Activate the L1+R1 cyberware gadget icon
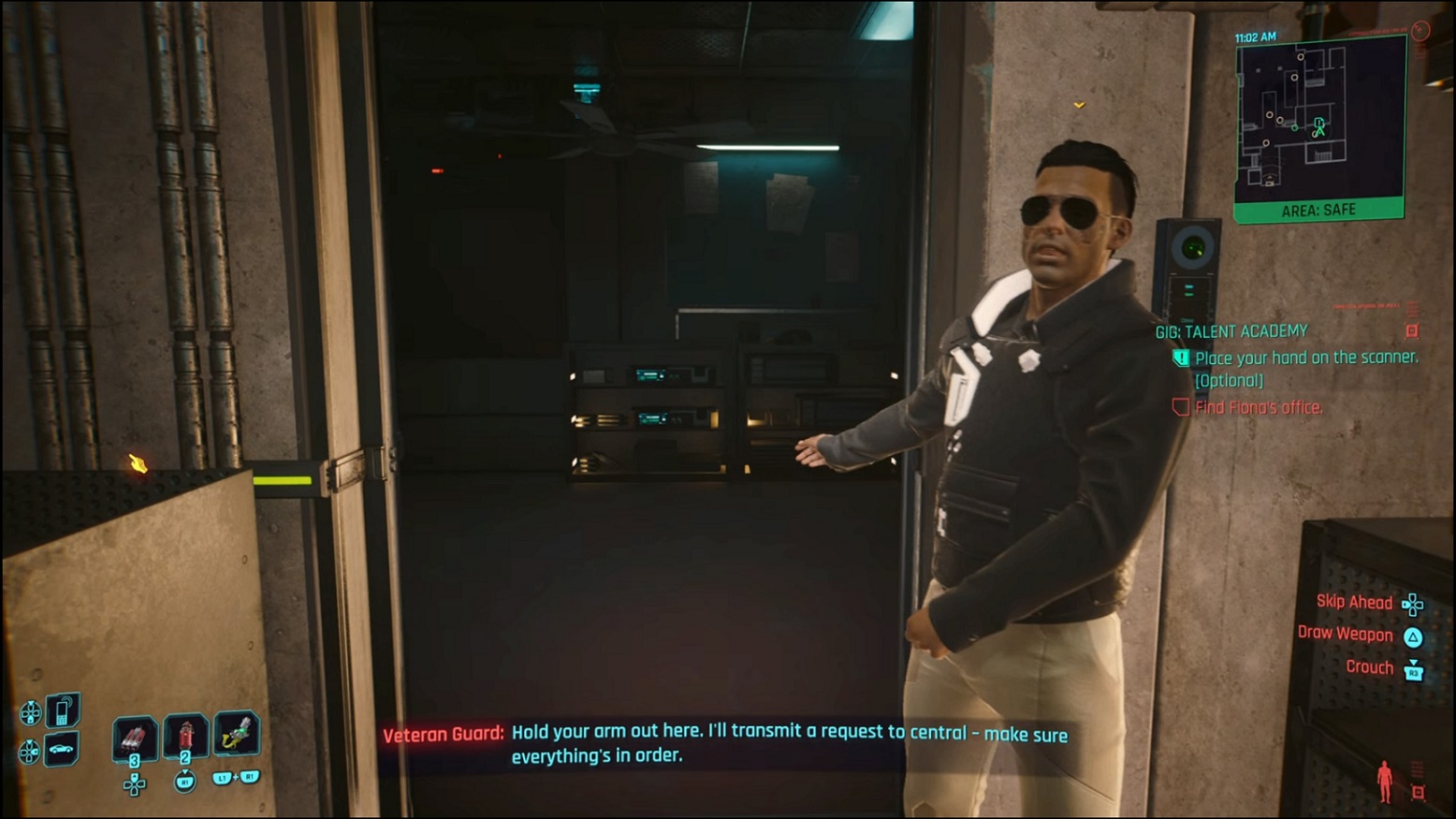 [x=237, y=734]
